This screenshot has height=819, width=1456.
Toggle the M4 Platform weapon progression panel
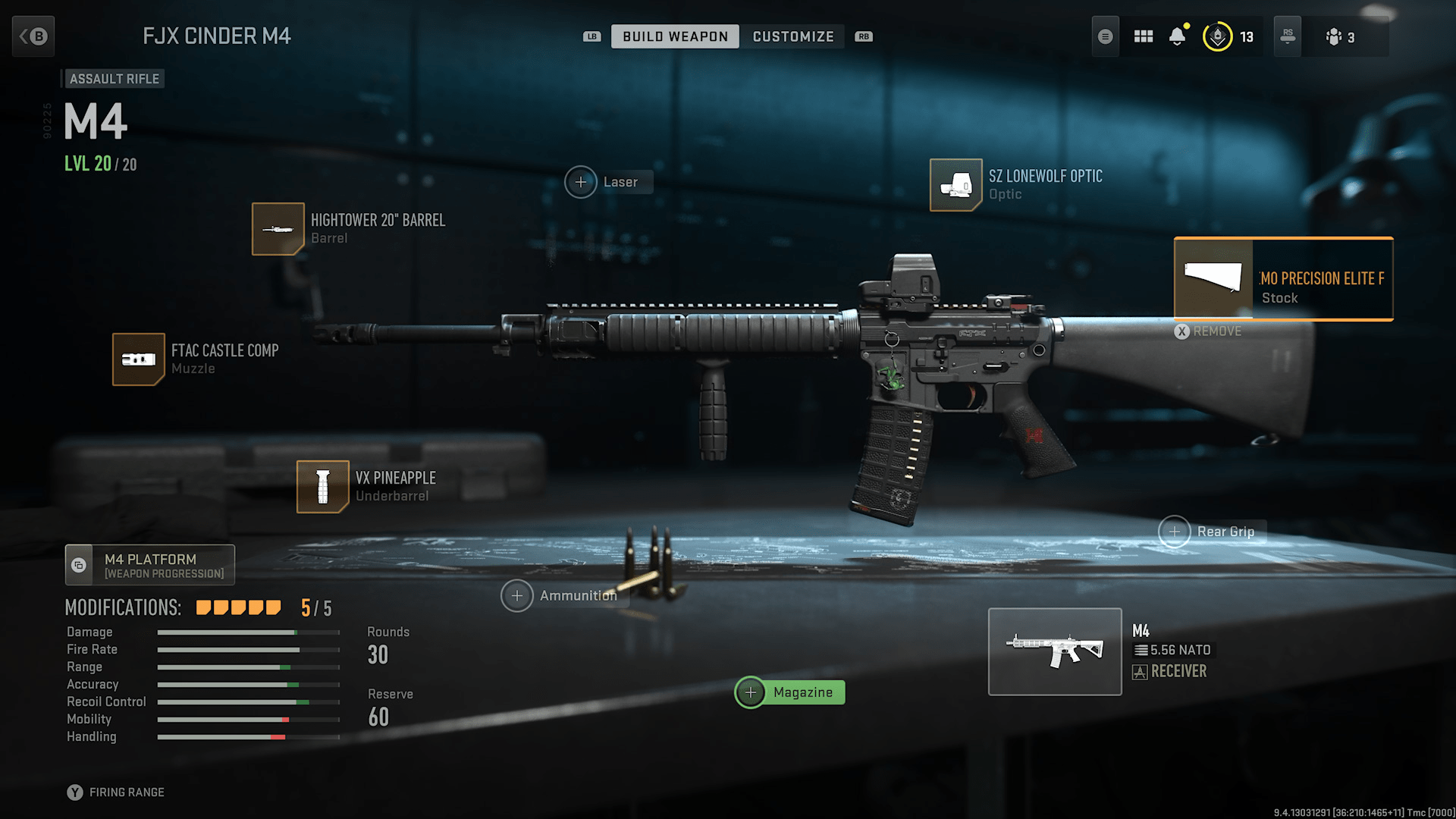pos(149,564)
